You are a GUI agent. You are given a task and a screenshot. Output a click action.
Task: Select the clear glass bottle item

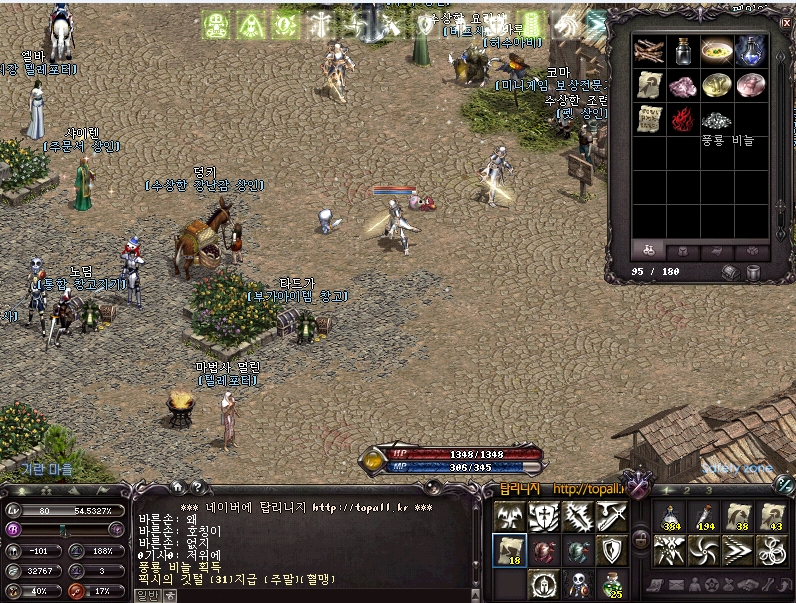click(x=683, y=51)
